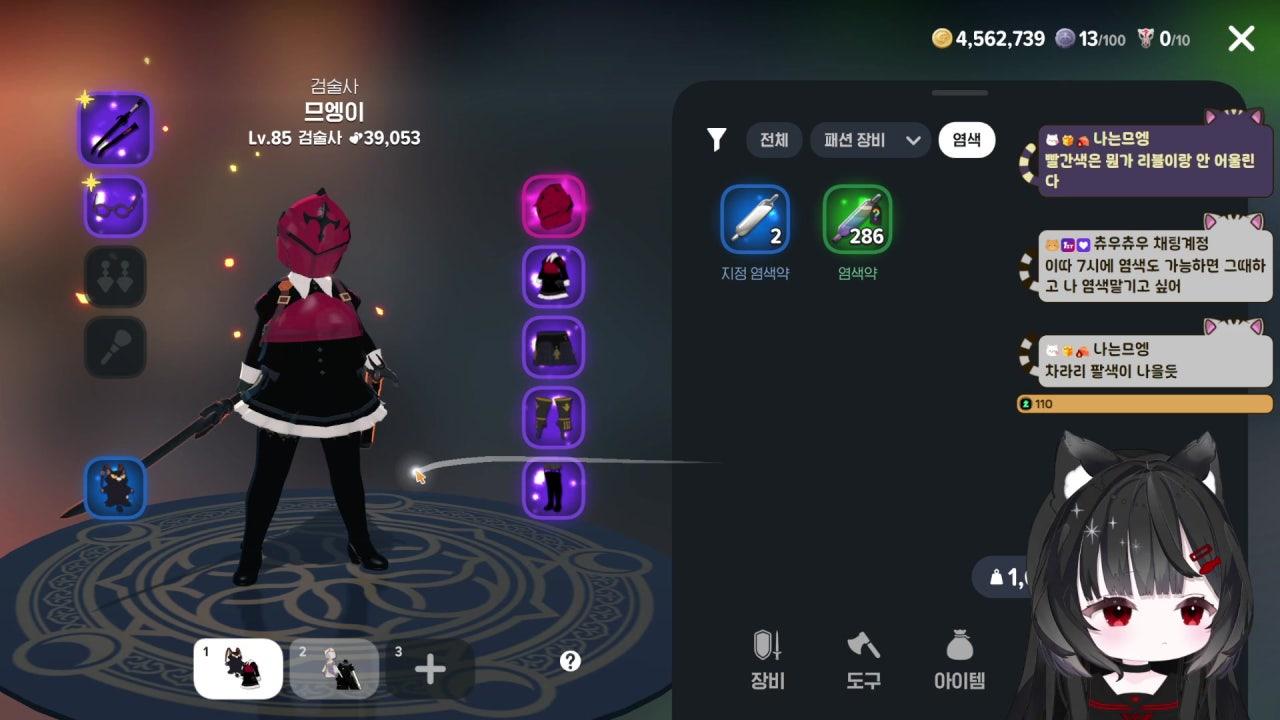Choose the black boots slot
This screenshot has width=1280, height=720.
(553, 488)
